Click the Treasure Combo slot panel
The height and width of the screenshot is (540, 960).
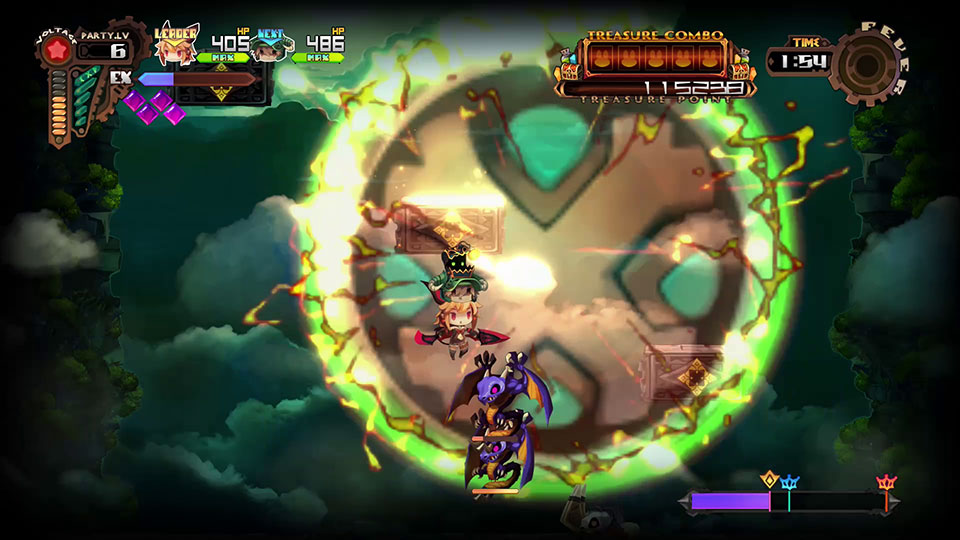point(655,58)
